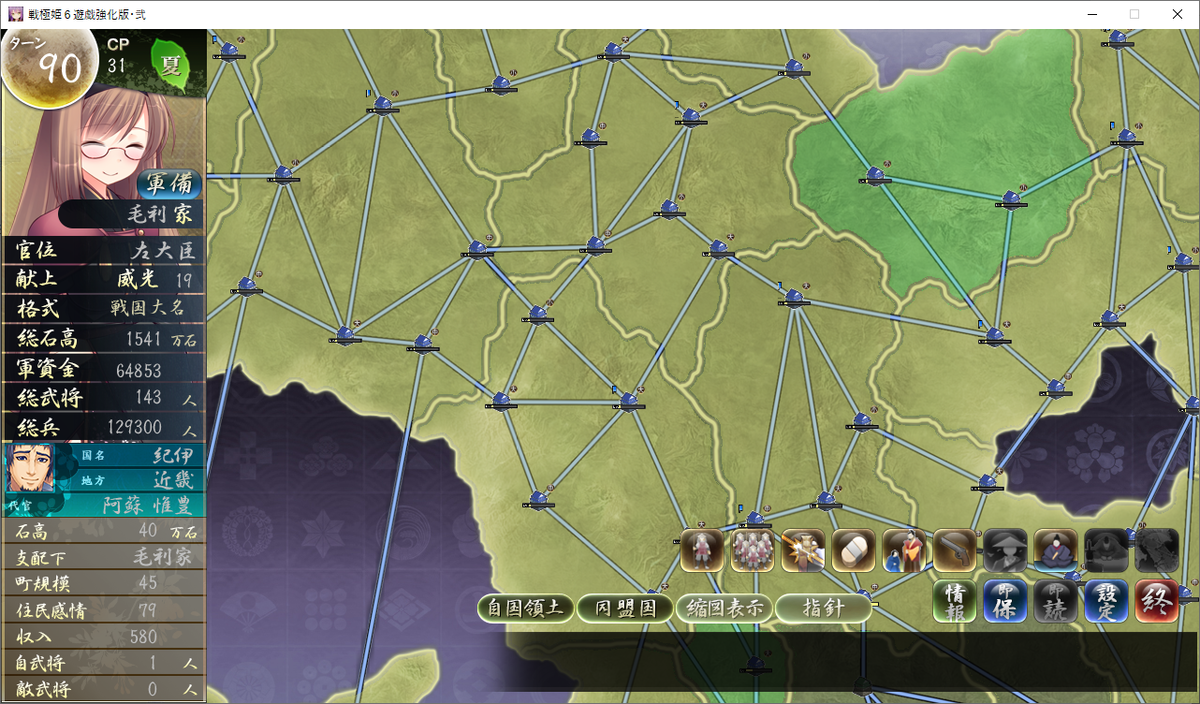This screenshot has width=1200, height=704.
Task: Click the greyed straw hat figure icon
Action: tap(1005, 551)
